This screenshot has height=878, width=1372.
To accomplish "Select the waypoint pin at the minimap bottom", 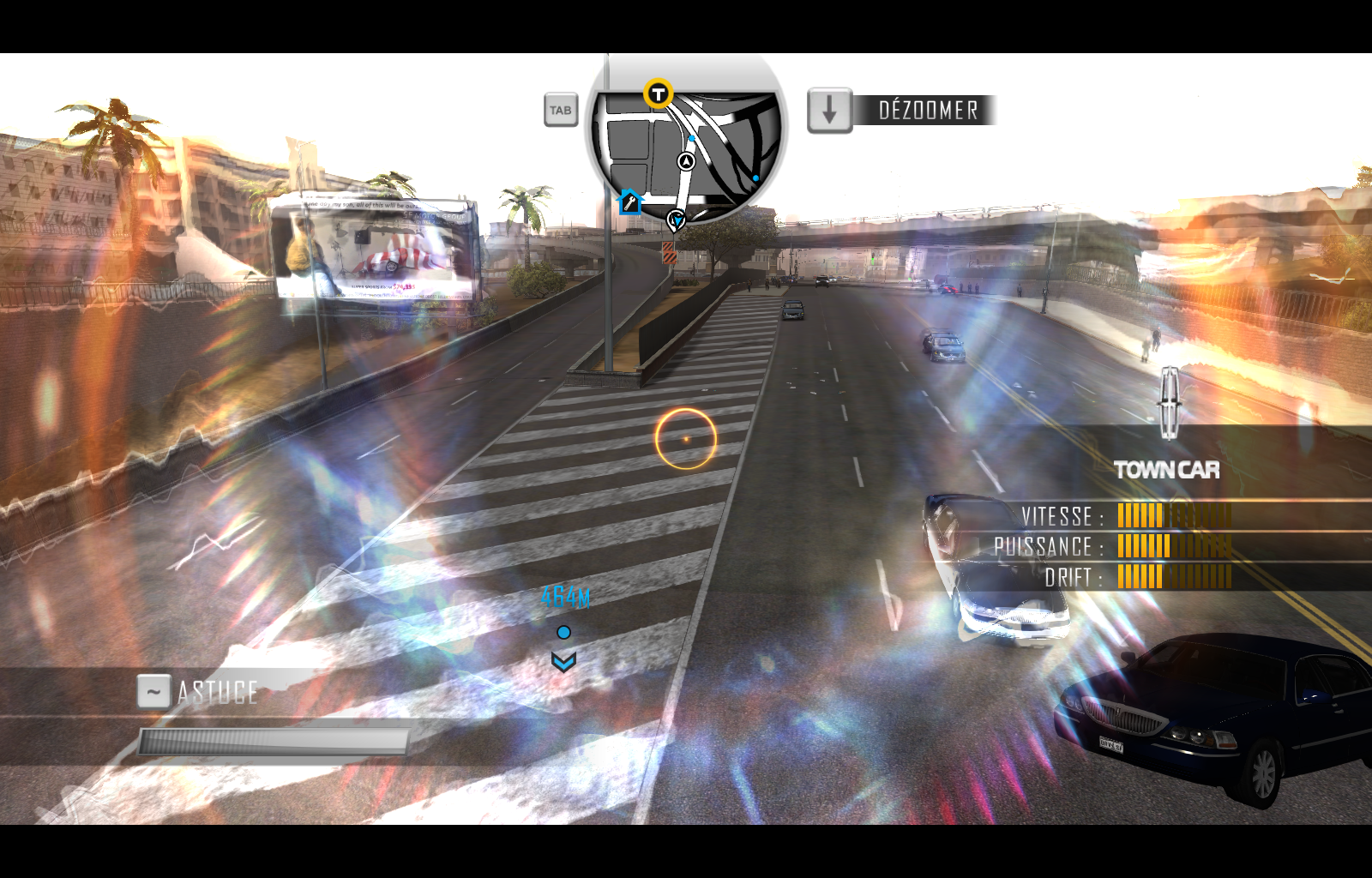I will click(x=677, y=220).
